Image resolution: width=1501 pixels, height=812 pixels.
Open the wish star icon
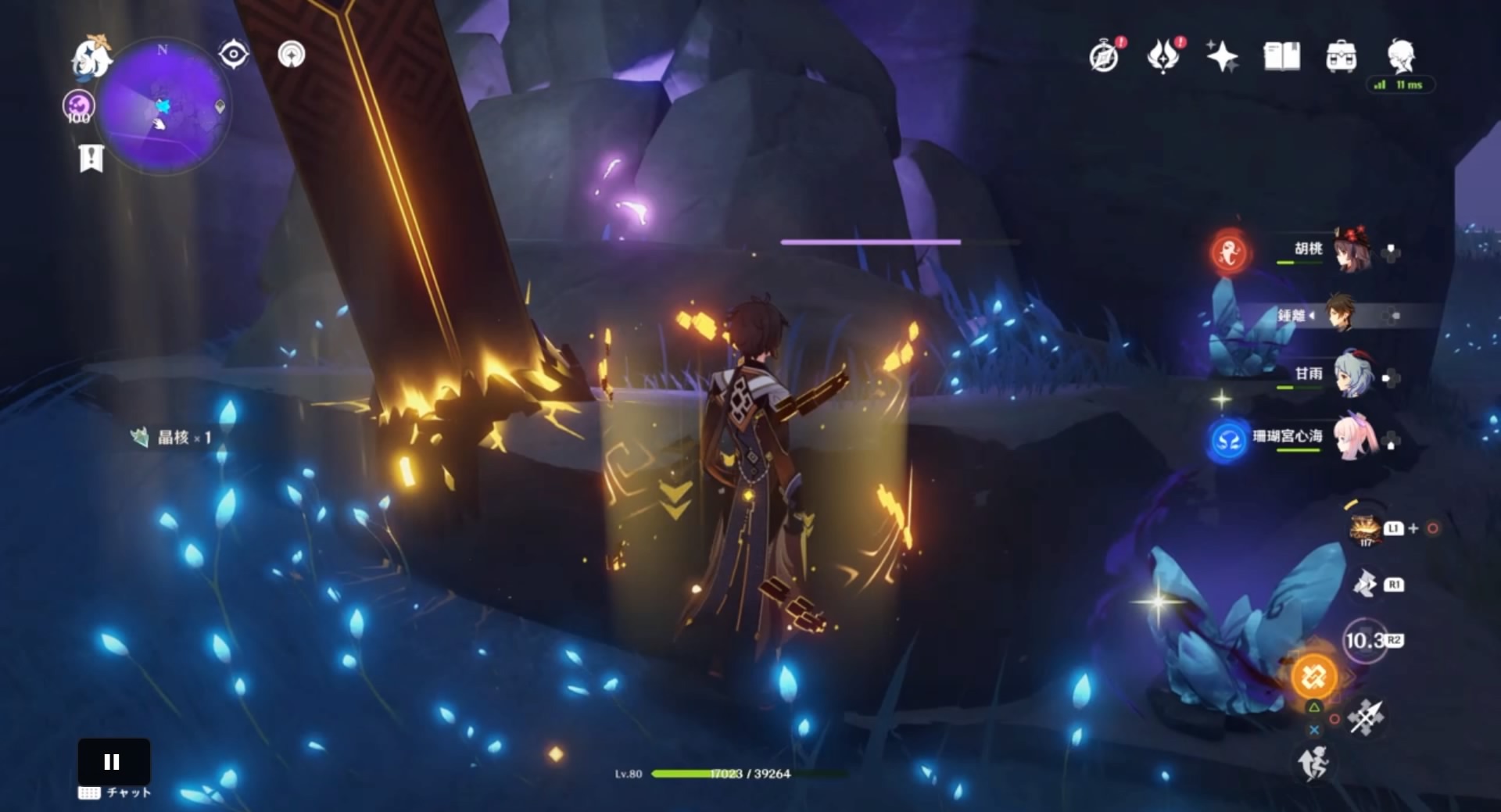click(1222, 56)
